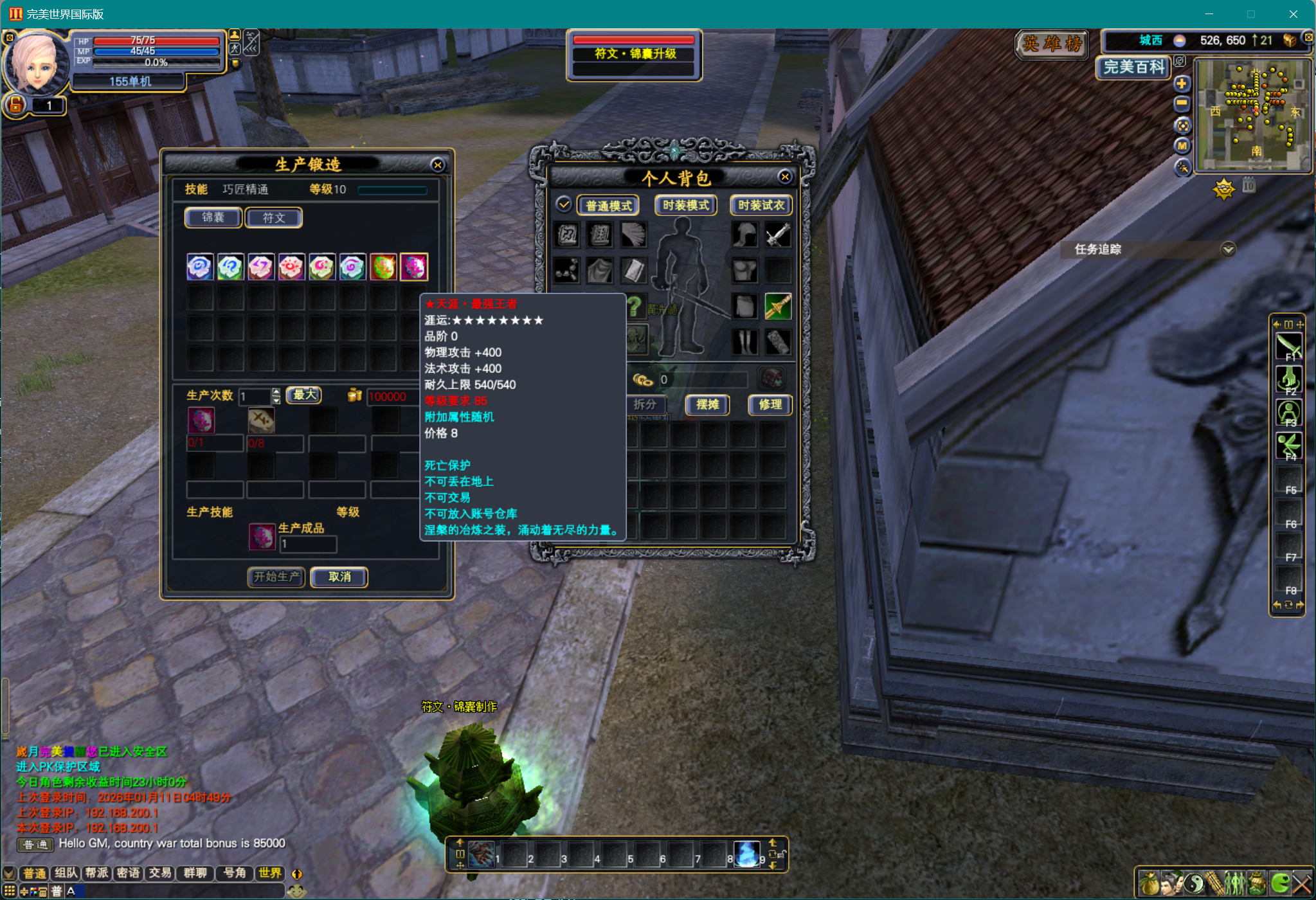Image resolution: width=1316 pixels, height=900 pixels.
Task: Select the 世界 chat channel tab
Action: click(270, 873)
